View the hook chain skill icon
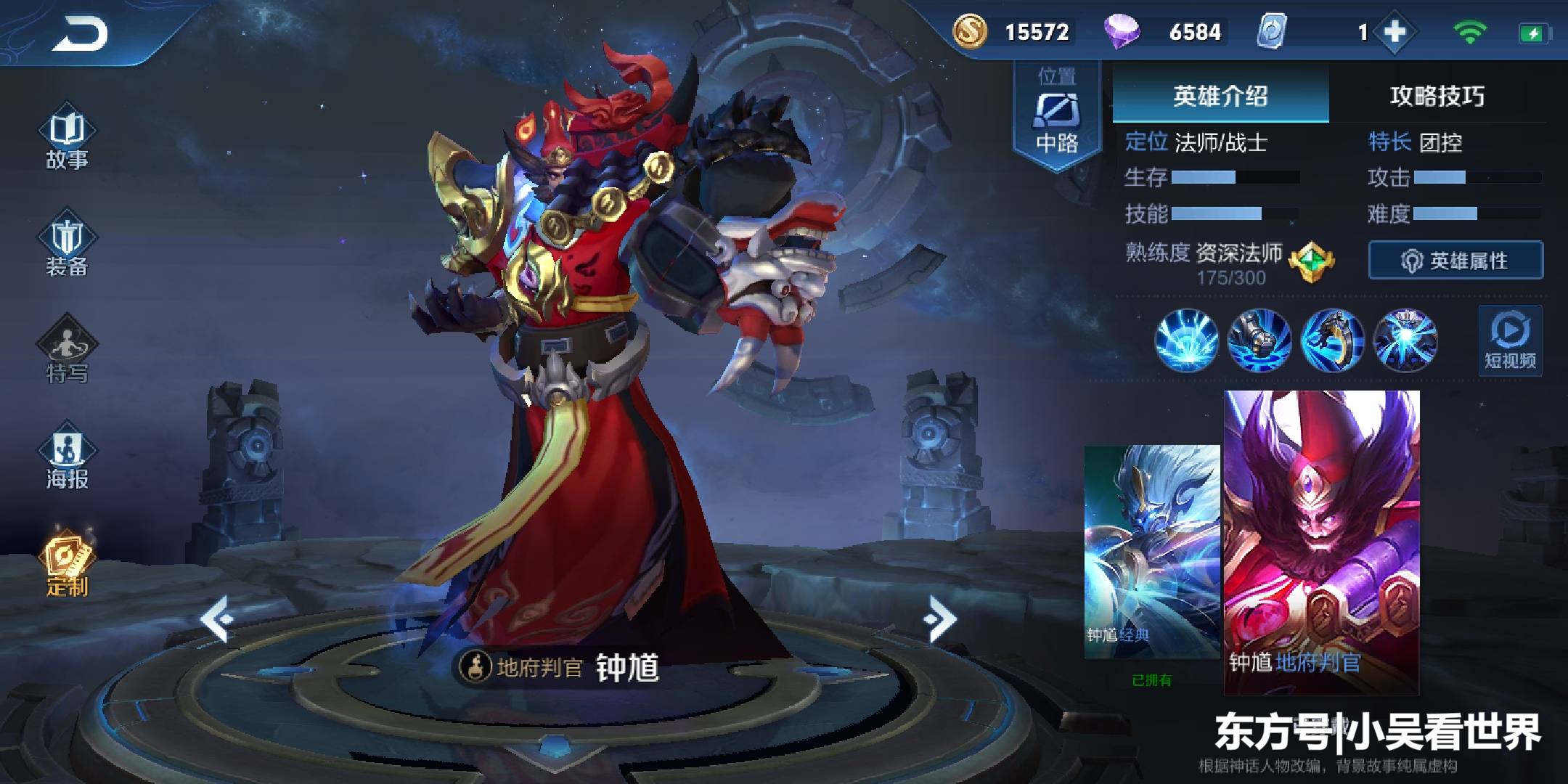 tap(1332, 340)
